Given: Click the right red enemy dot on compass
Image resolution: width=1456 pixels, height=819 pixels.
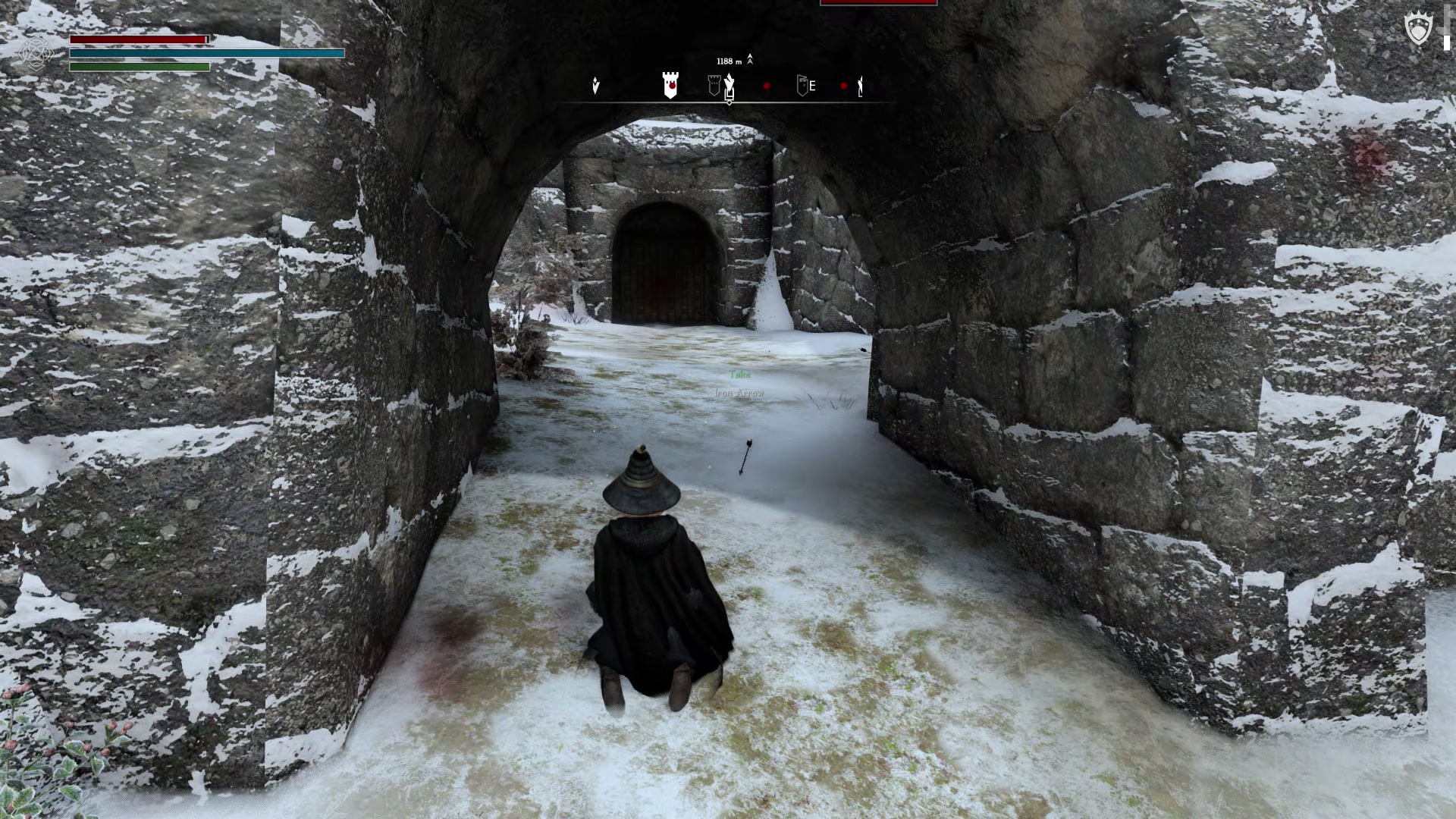Looking at the screenshot, I should [843, 86].
